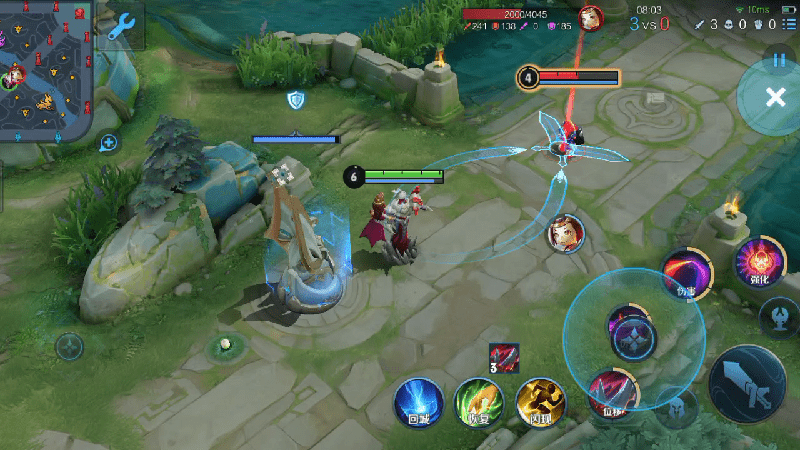Open the wrench settings button
Image resolution: width=800 pixels, height=450 pixels.
122,26
